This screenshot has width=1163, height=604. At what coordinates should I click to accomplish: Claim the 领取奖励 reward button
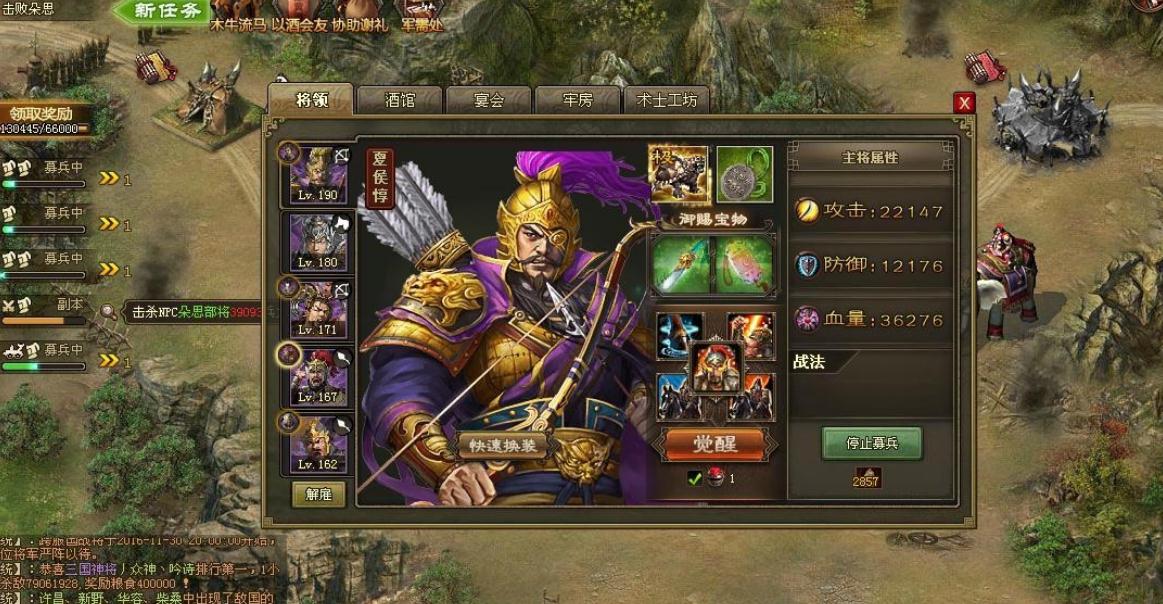coord(42,114)
